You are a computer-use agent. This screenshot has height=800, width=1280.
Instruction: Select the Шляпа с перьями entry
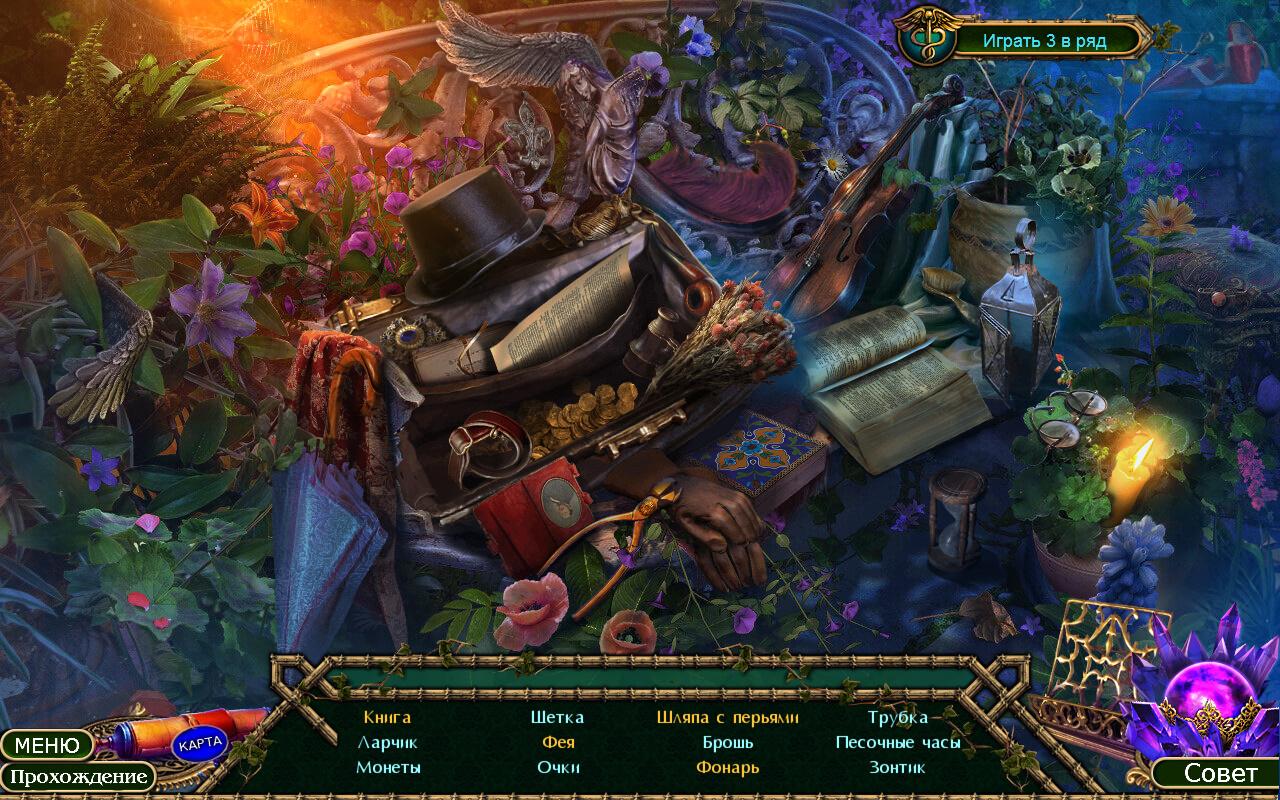pos(727,717)
